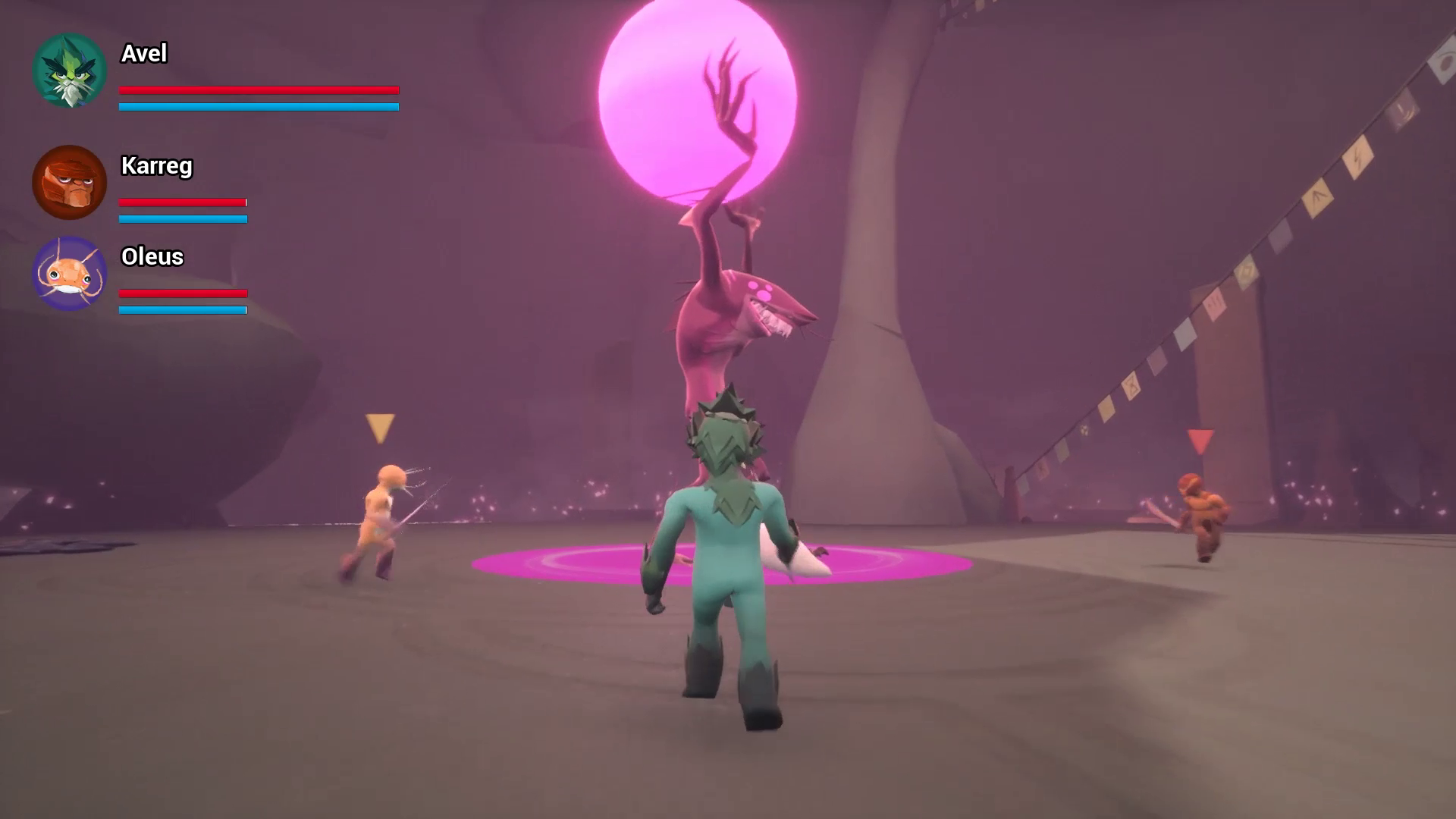Click Karreg's red rock portrait
Image resolution: width=1456 pixels, height=819 pixels.
click(69, 182)
